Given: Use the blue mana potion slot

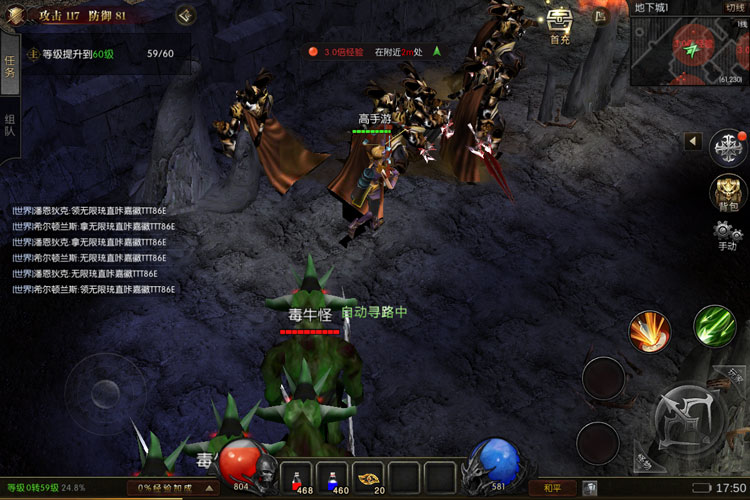Looking at the screenshot, I should point(333,476).
